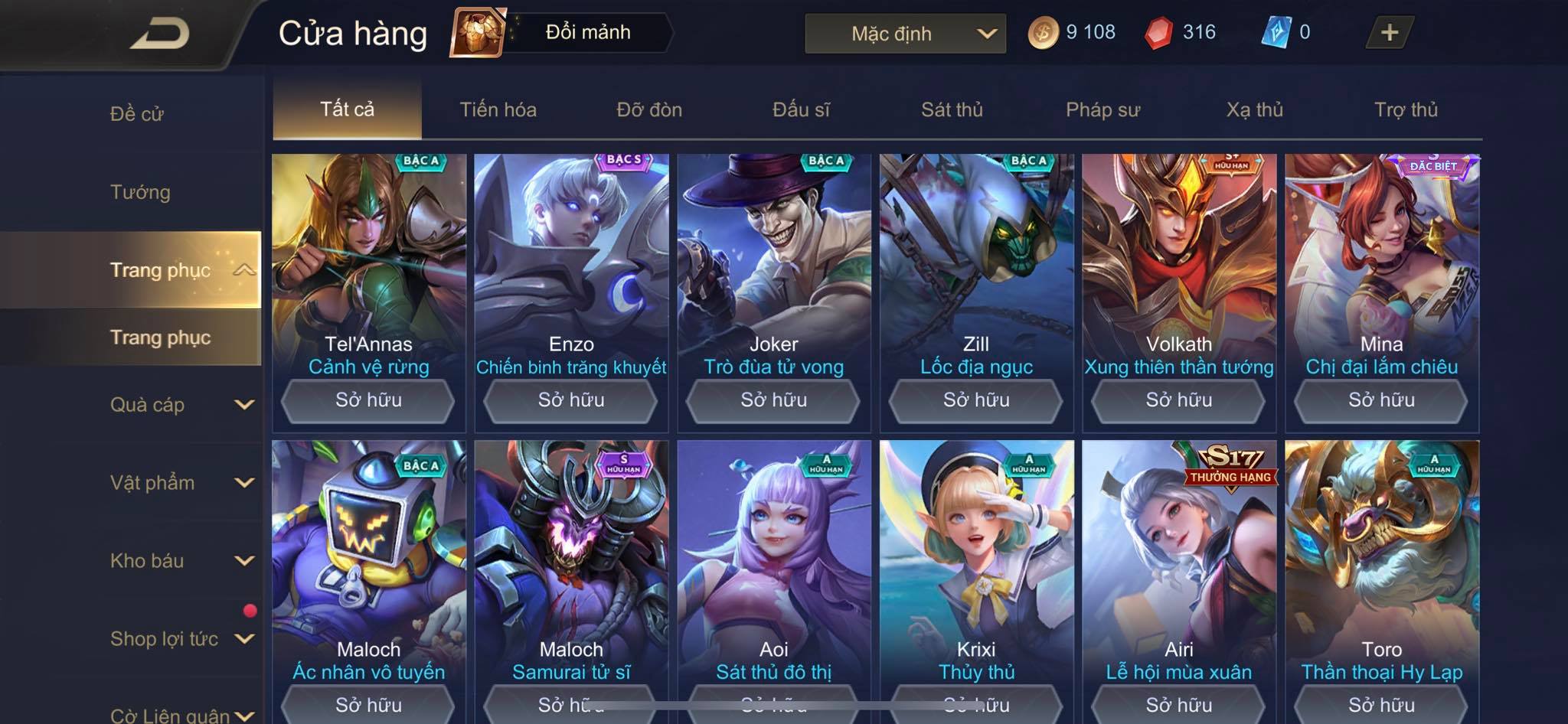1568x724 pixels.
Task: Show the Sát thủ skins tab
Action: click(x=952, y=110)
